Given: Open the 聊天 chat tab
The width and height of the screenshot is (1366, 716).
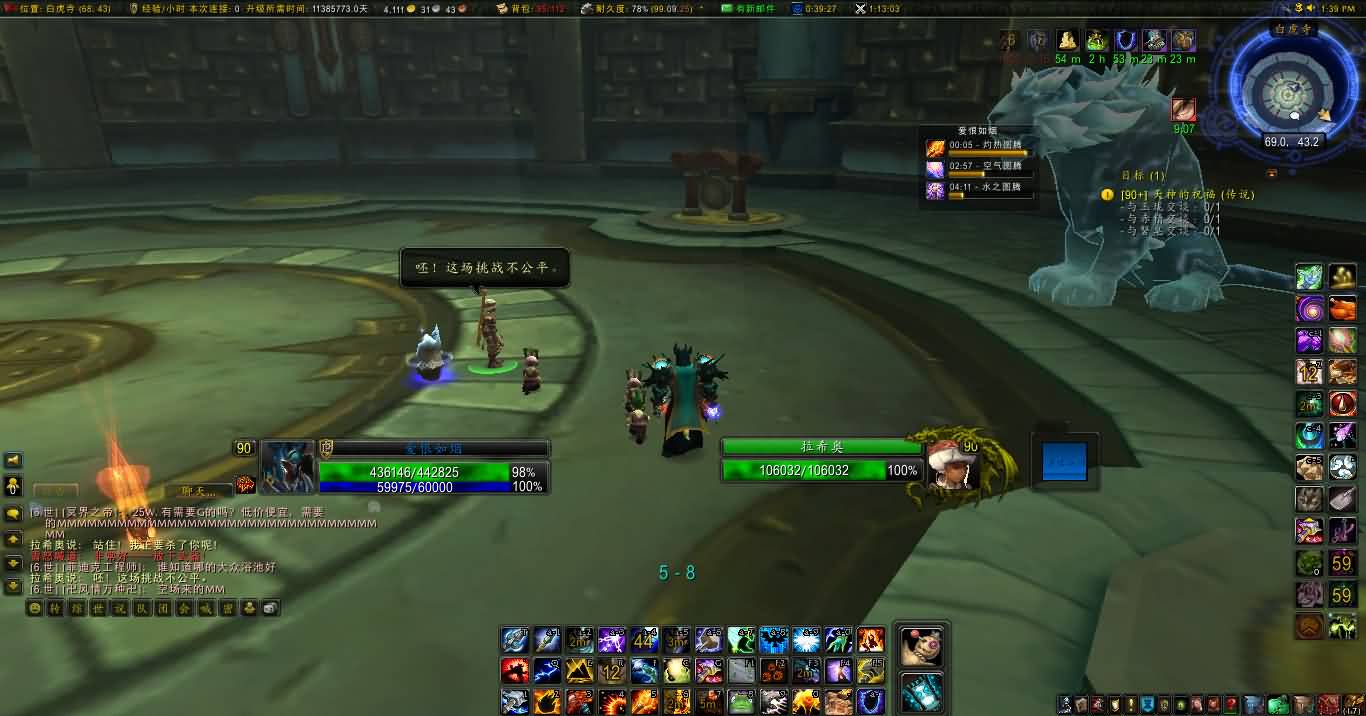Looking at the screenshot, I should [x=199, y=490].
